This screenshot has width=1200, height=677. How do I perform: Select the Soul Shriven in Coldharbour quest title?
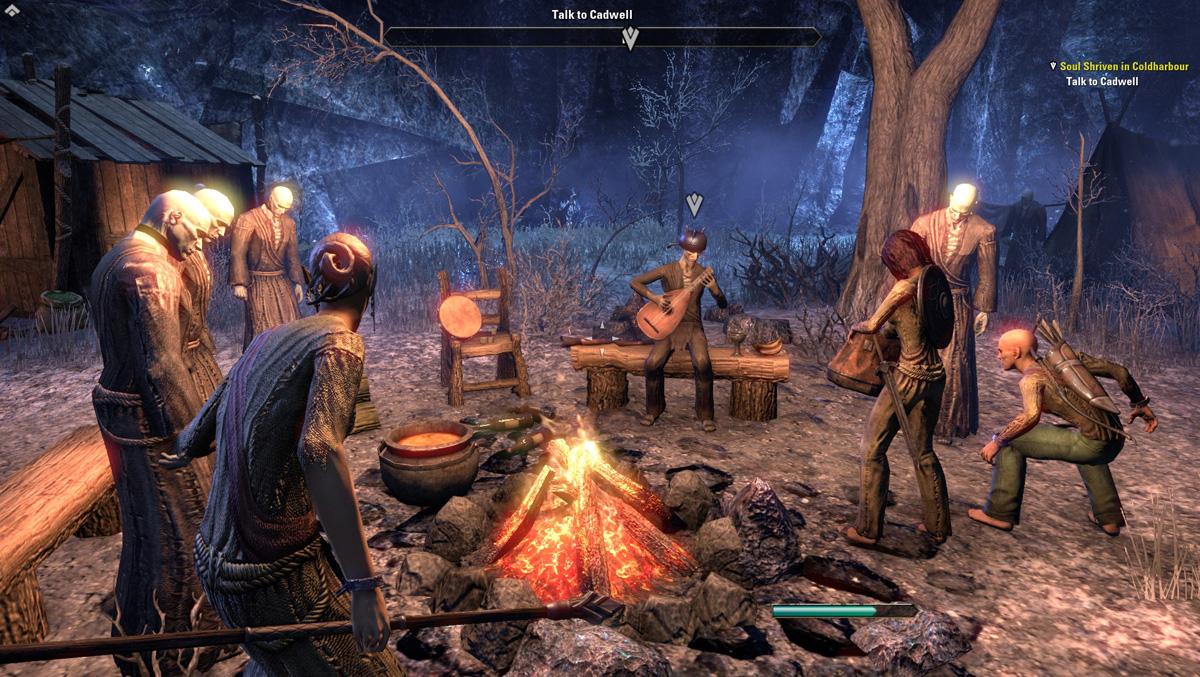coord(1127,66)
